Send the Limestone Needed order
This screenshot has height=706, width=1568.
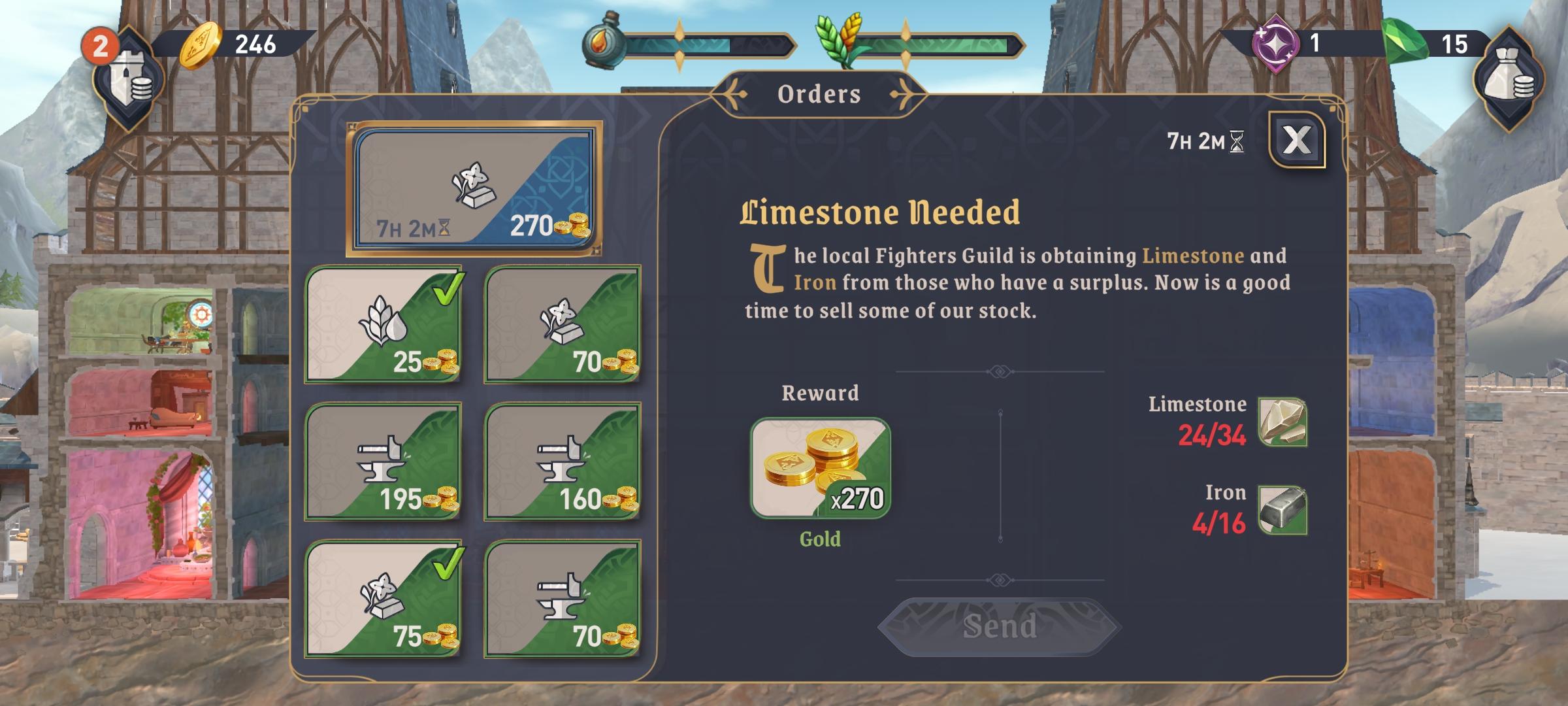click(999, 626)
